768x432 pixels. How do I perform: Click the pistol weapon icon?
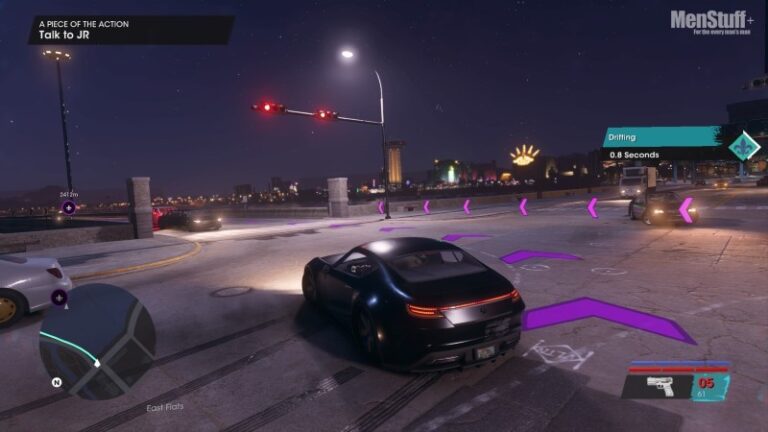[660, 385]
